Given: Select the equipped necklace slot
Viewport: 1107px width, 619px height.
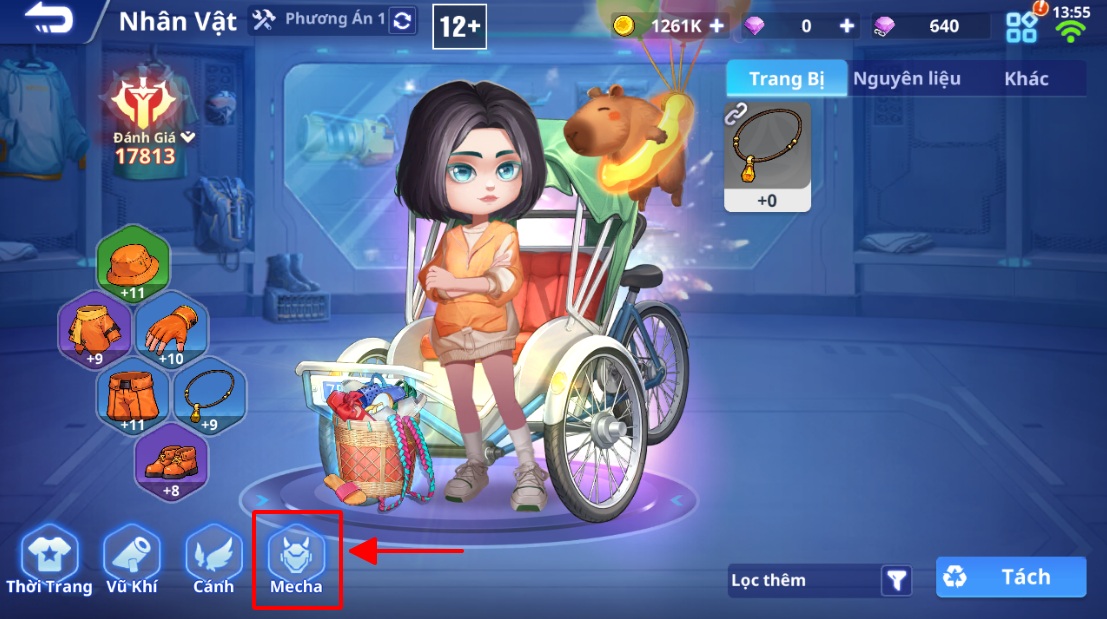Looking at the screenshot, I should point(210,398).
